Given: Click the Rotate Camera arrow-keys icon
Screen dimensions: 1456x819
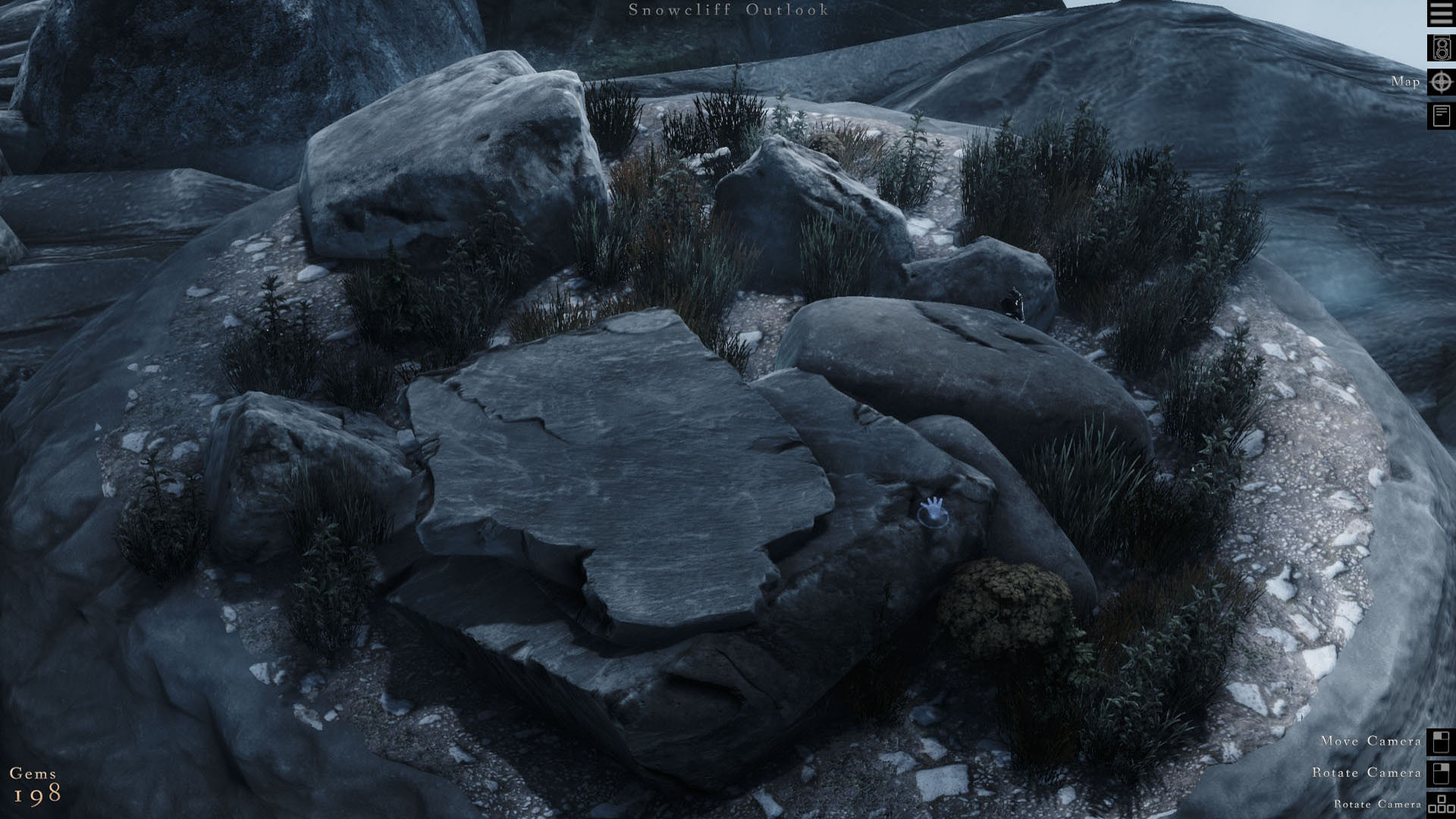Looking at the screenshot, I should pos(1439,804).
